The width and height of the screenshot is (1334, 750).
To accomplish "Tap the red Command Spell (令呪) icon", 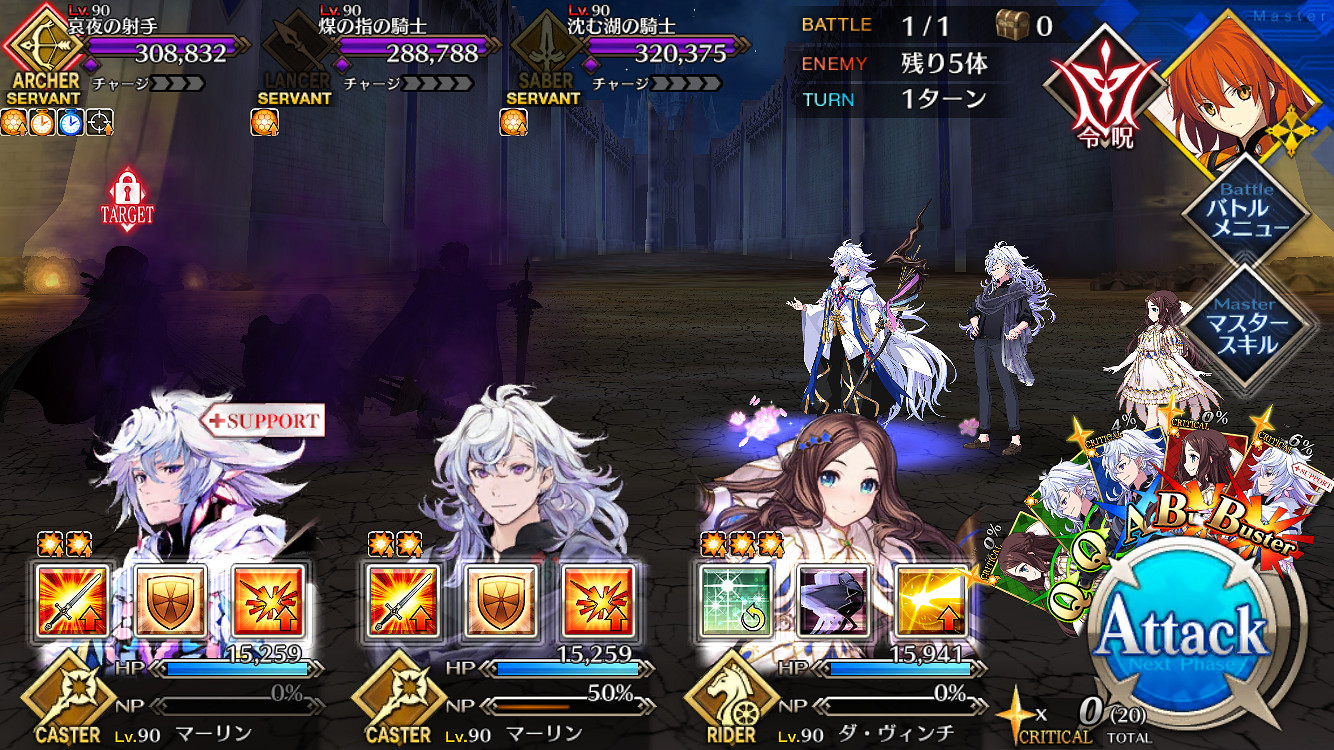I will [x=1103, y=95].
